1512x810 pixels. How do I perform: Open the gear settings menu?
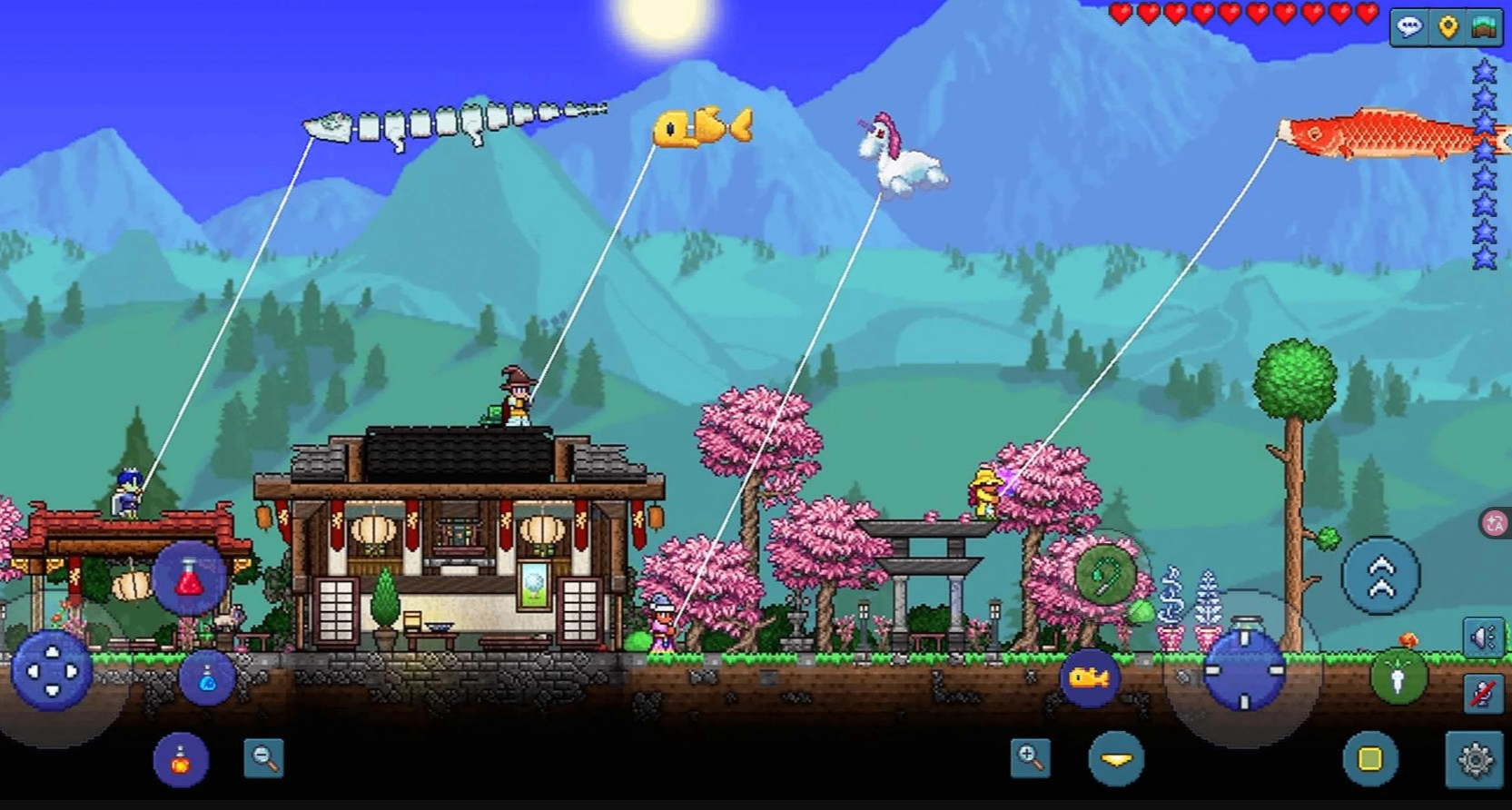(1475, 759)
